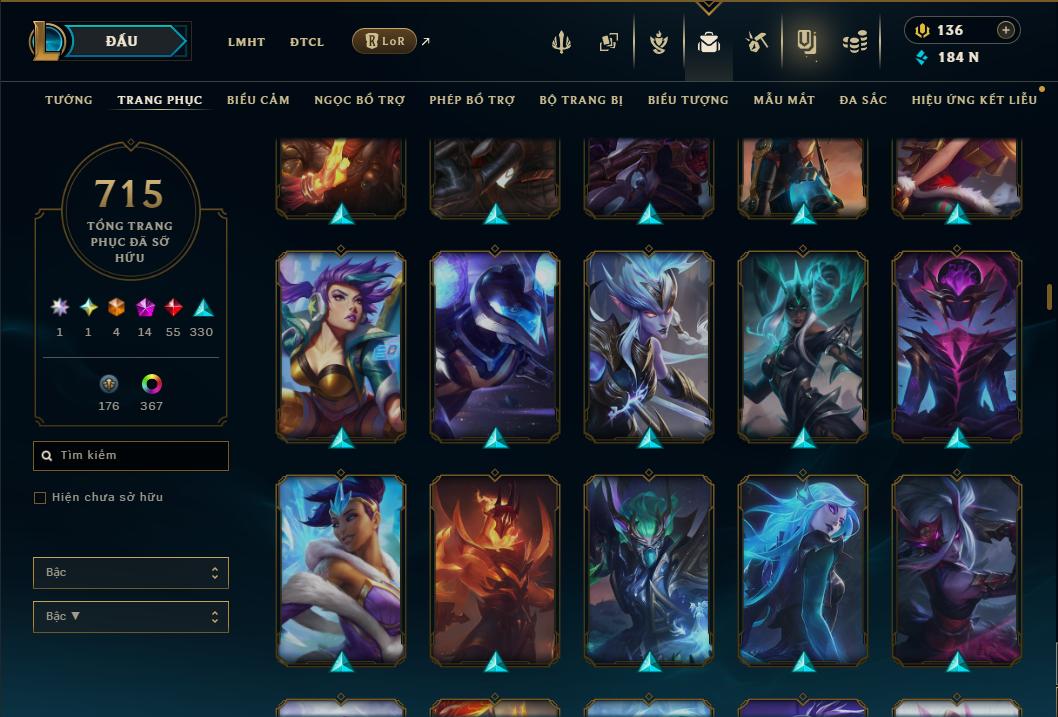Screen dimensions: 1058x717
Task: Open the Bậc grouping dropdown
Action: 131,573
